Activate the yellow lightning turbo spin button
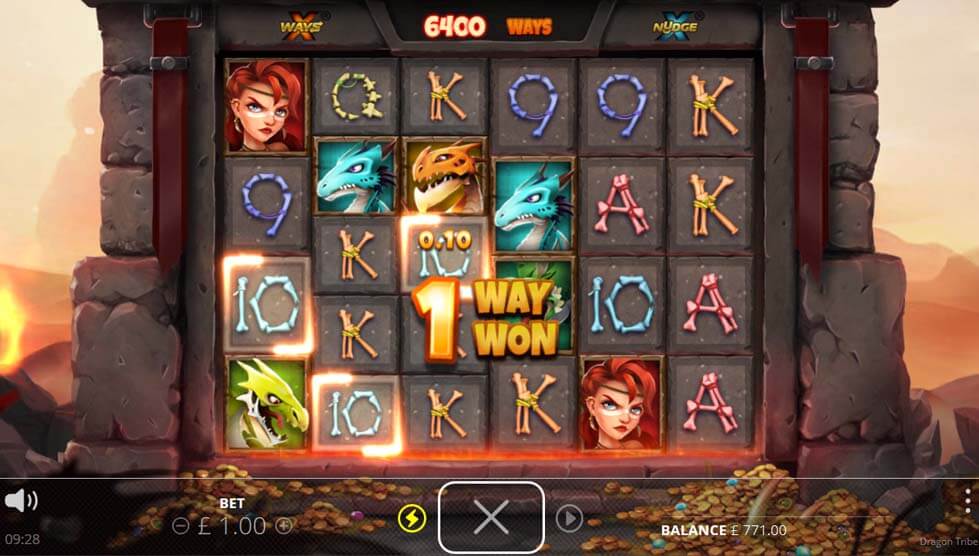Image resolution: width=979 pixels, height=556 pixels. (410, 518)
